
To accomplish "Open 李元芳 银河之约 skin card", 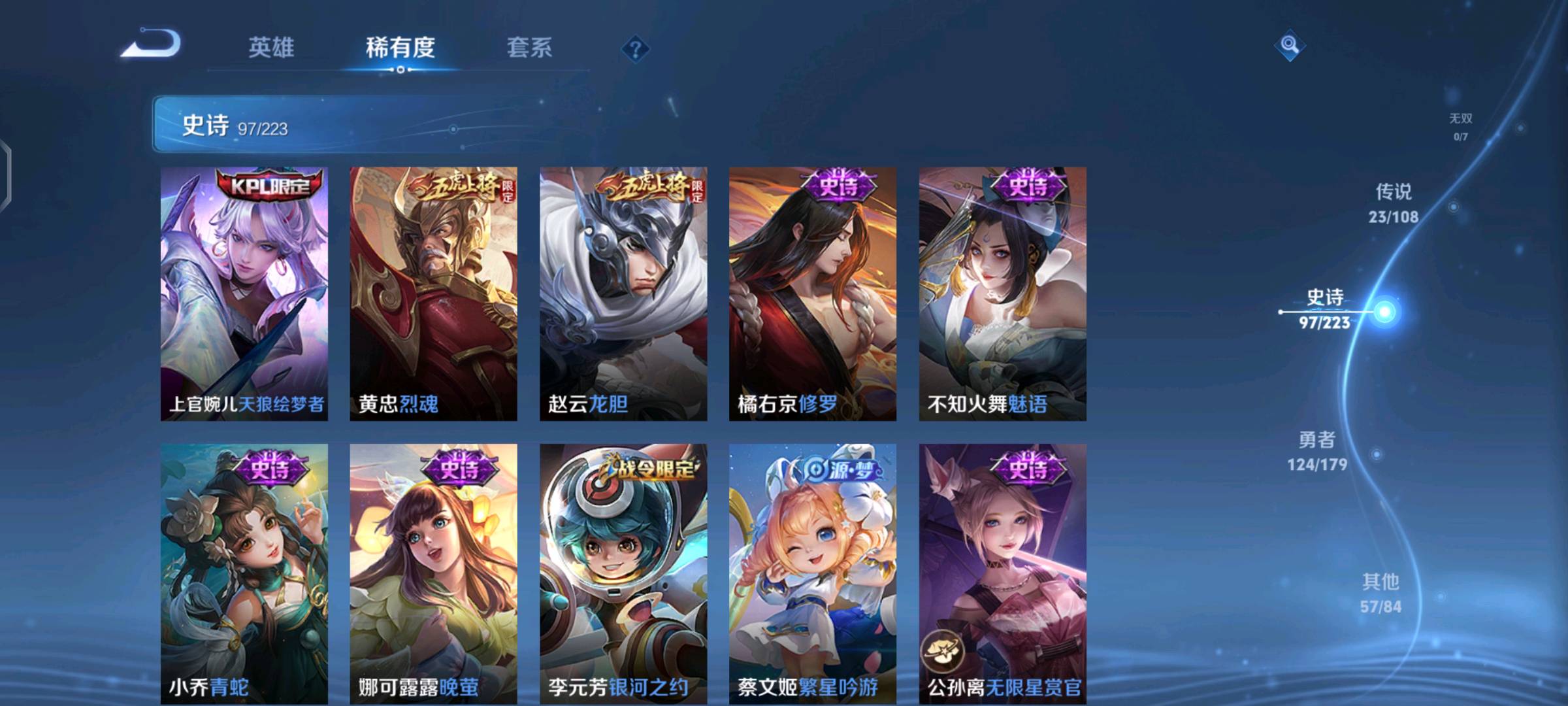I will click(x=623, y=573).
